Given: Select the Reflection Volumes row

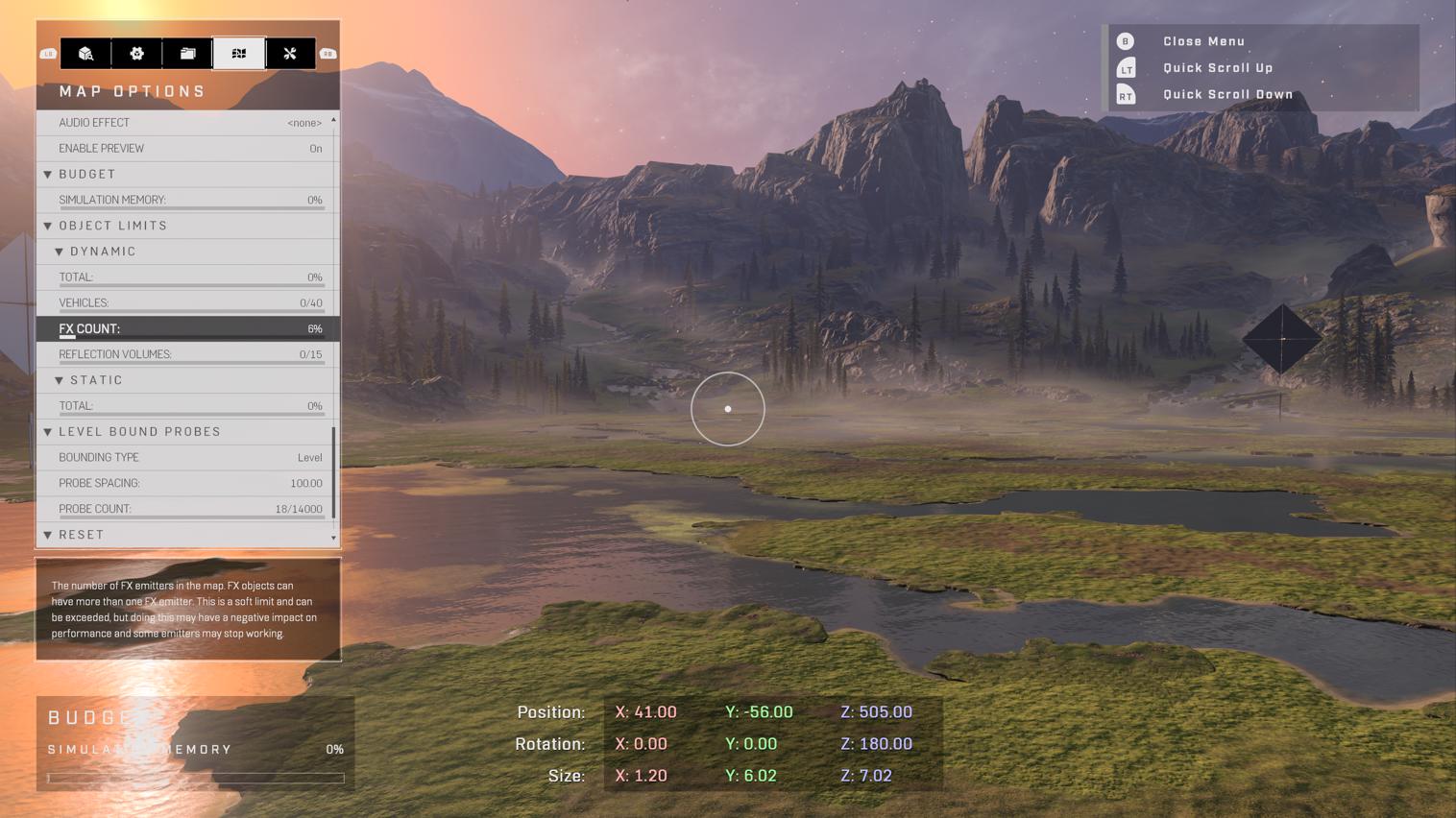Looking at the screenshot, I should pyautogui.click(x=189, y=354).
